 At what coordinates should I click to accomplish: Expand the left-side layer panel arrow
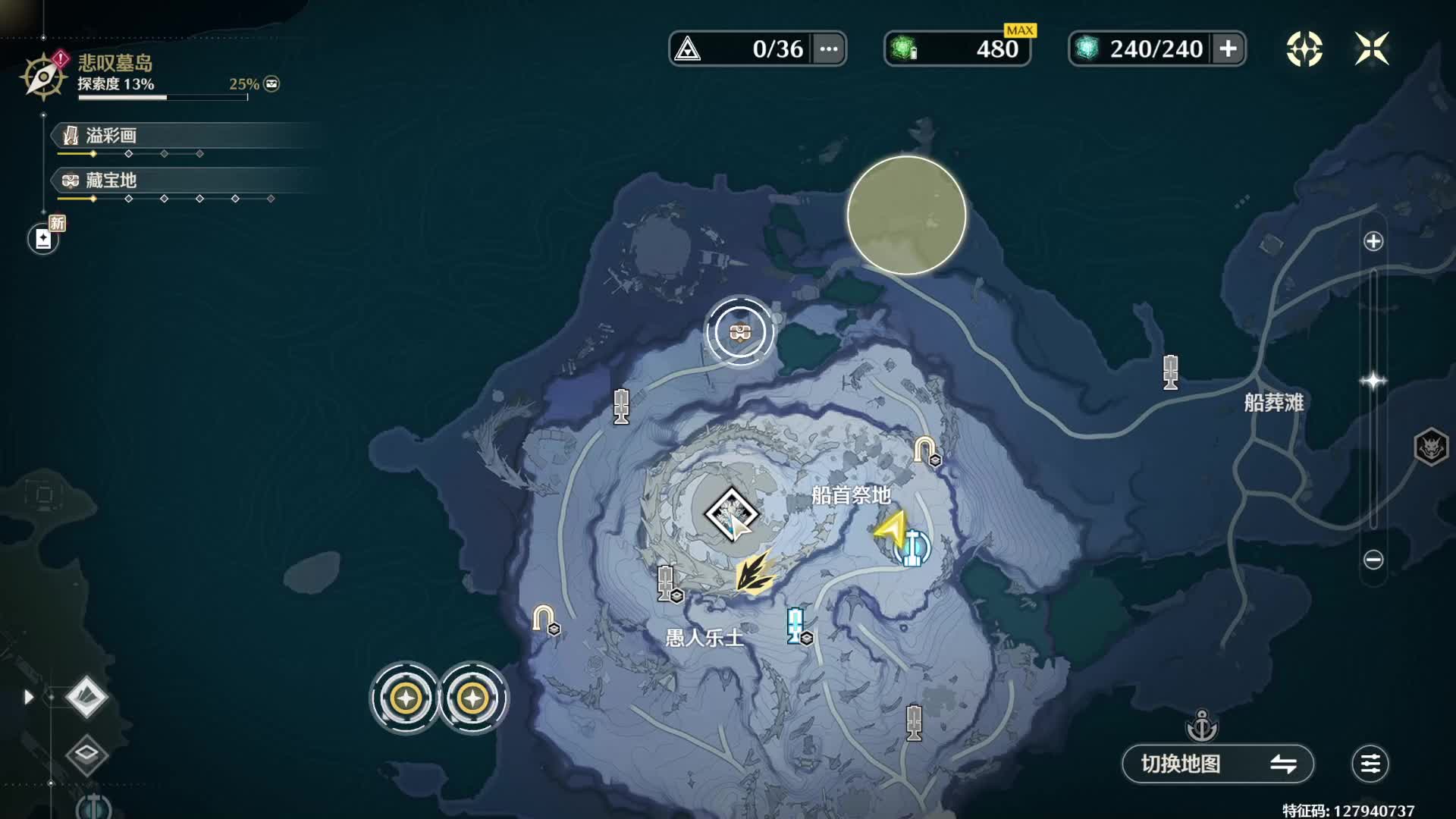coord(29,697)
